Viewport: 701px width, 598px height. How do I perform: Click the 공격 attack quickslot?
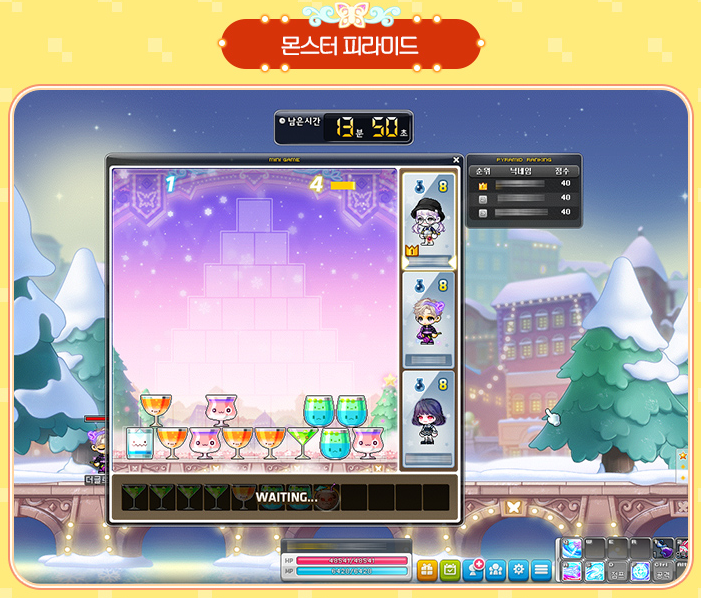pos(663,572)
